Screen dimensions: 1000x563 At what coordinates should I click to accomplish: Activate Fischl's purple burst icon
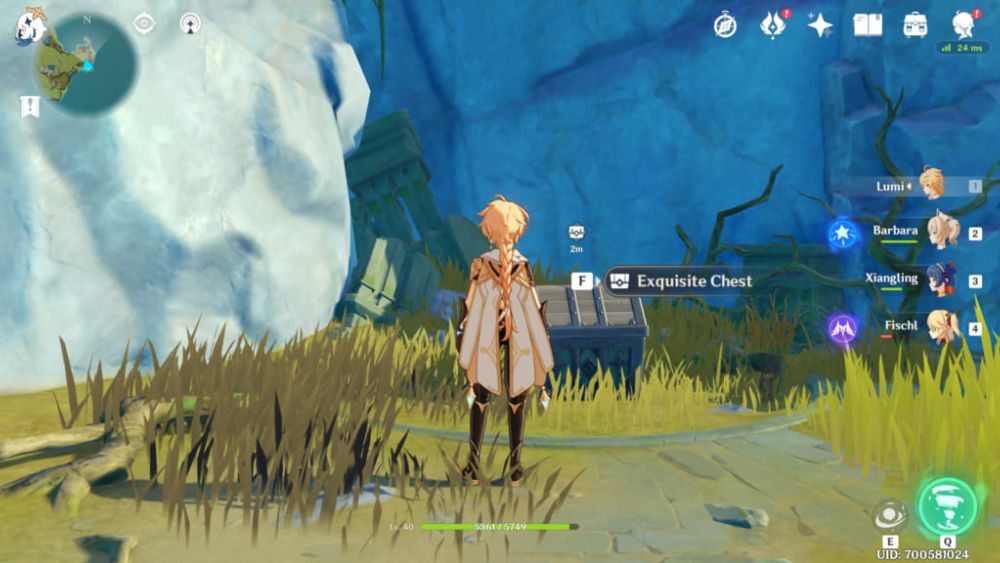pyautogui.click(x=843, y=329)
